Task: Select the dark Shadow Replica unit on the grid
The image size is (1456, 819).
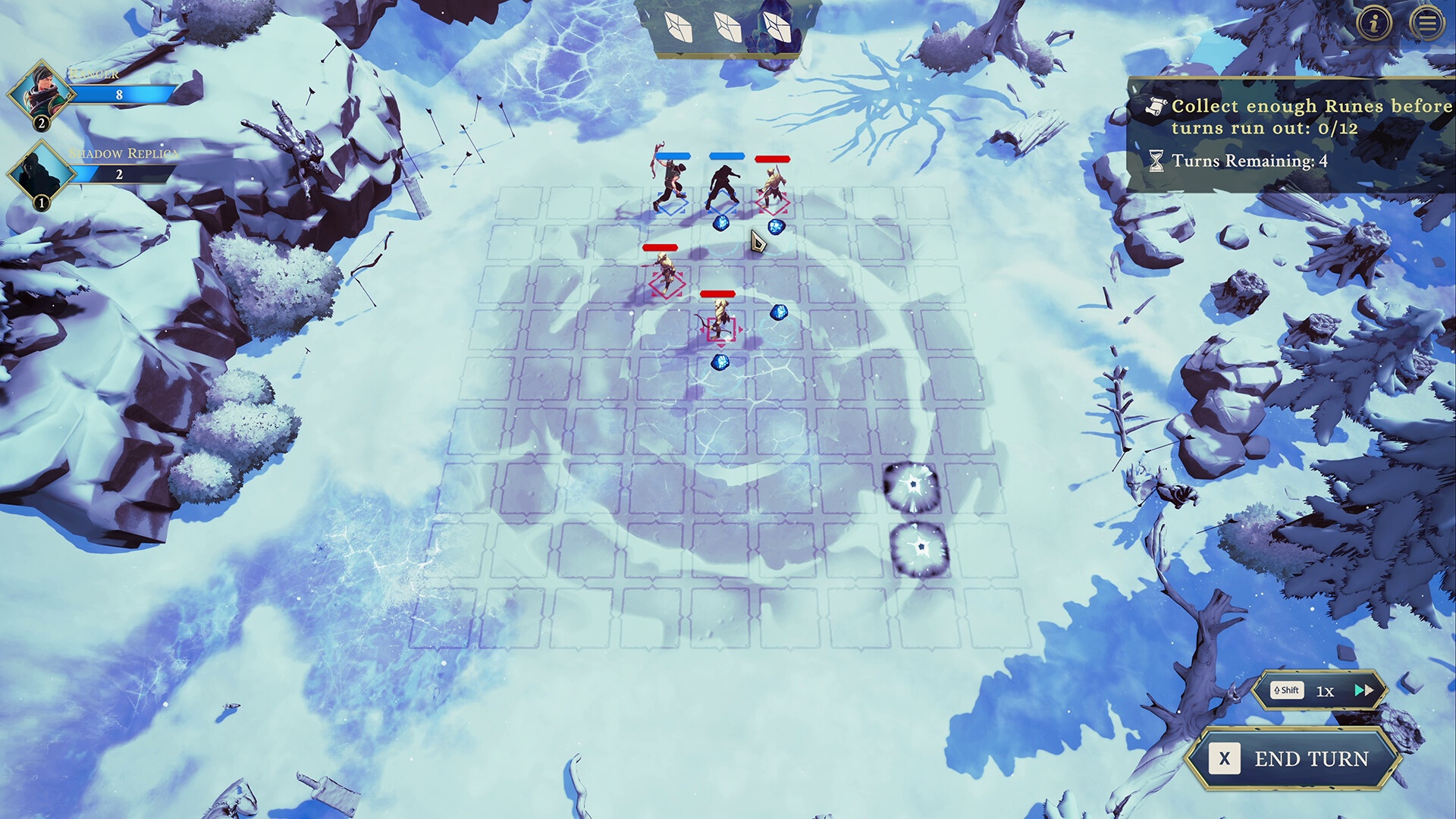Action: [724, 184]
